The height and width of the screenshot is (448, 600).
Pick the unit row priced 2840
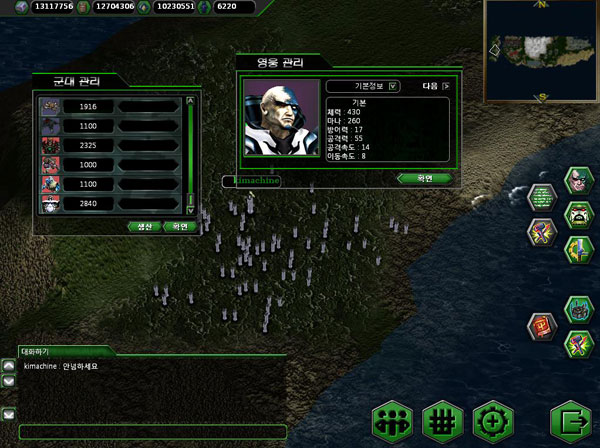[x=88, y=203]
